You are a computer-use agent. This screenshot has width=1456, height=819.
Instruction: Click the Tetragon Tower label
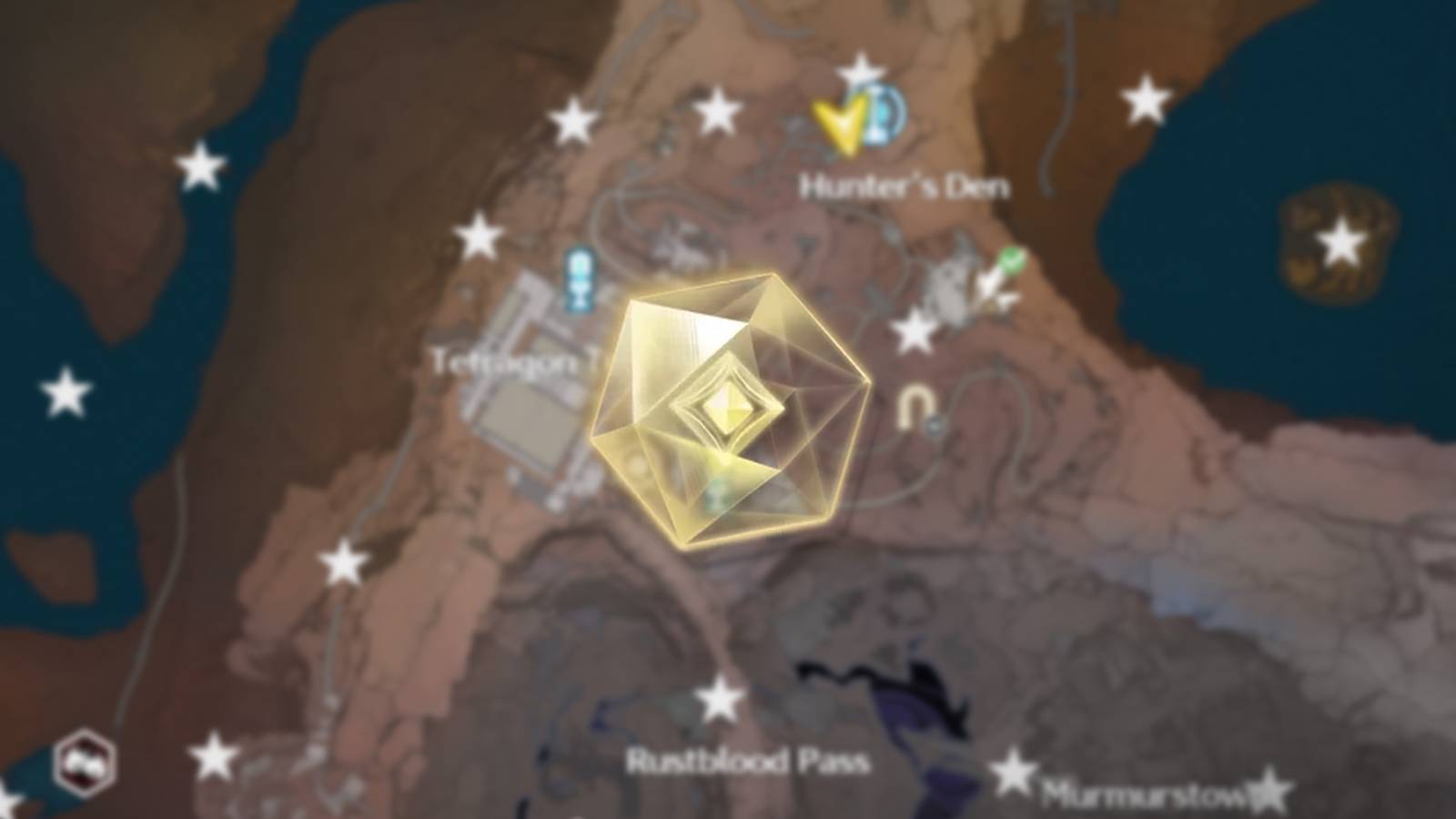pos(510,361)
